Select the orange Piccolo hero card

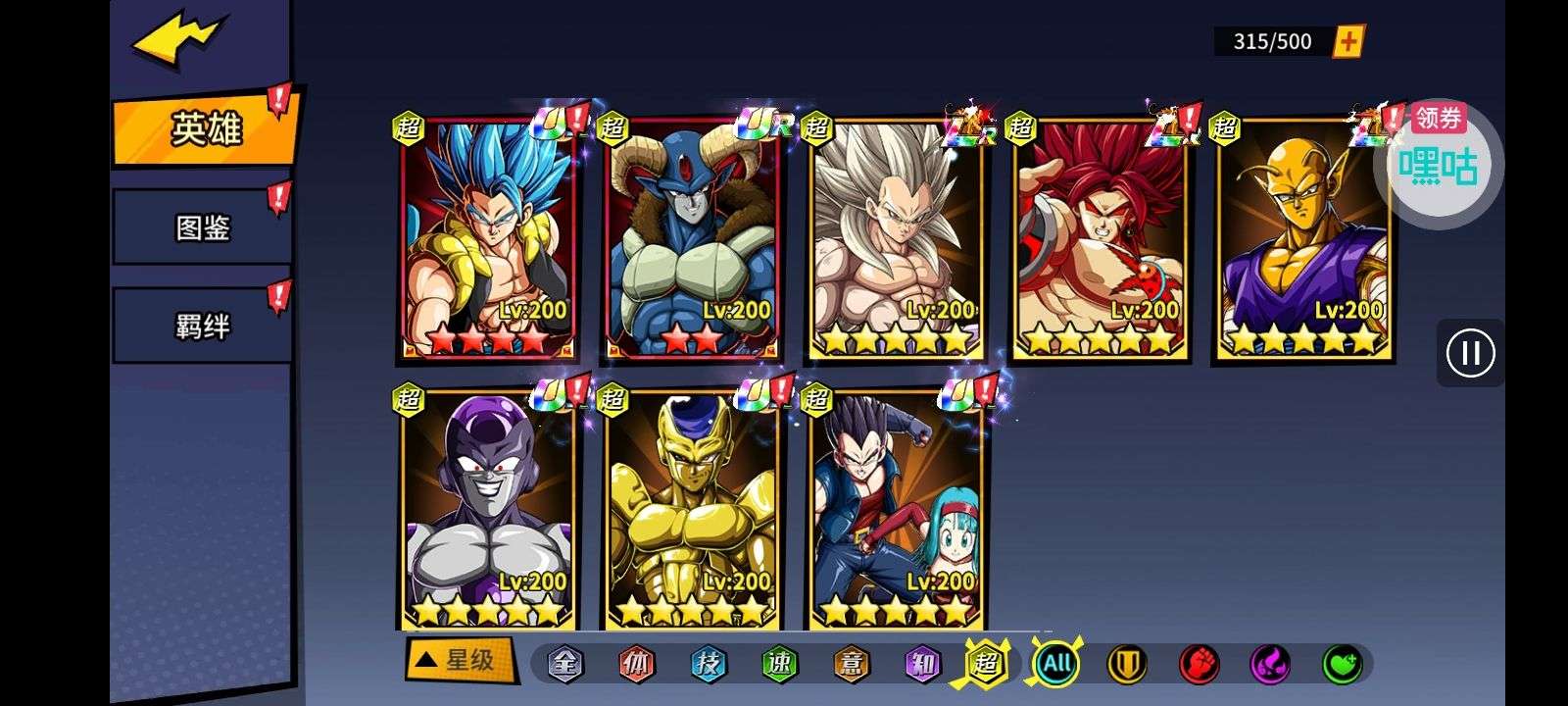(x=1303, y=238)
